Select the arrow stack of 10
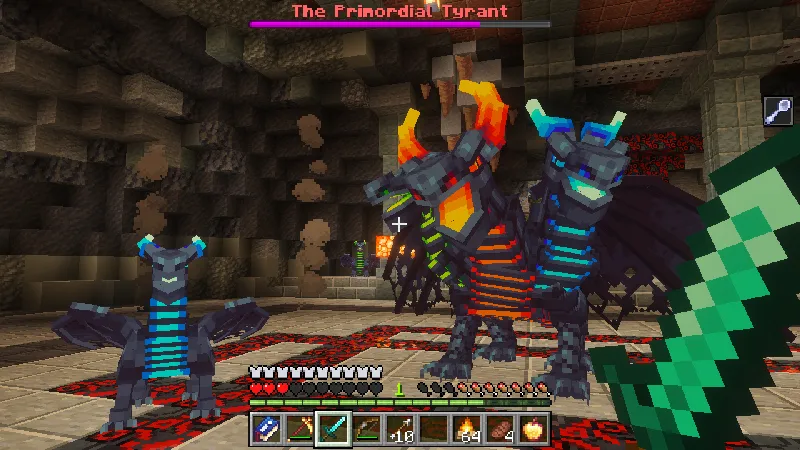The height and width of the screenshot is (450, 800). click(x=399, y=429)
